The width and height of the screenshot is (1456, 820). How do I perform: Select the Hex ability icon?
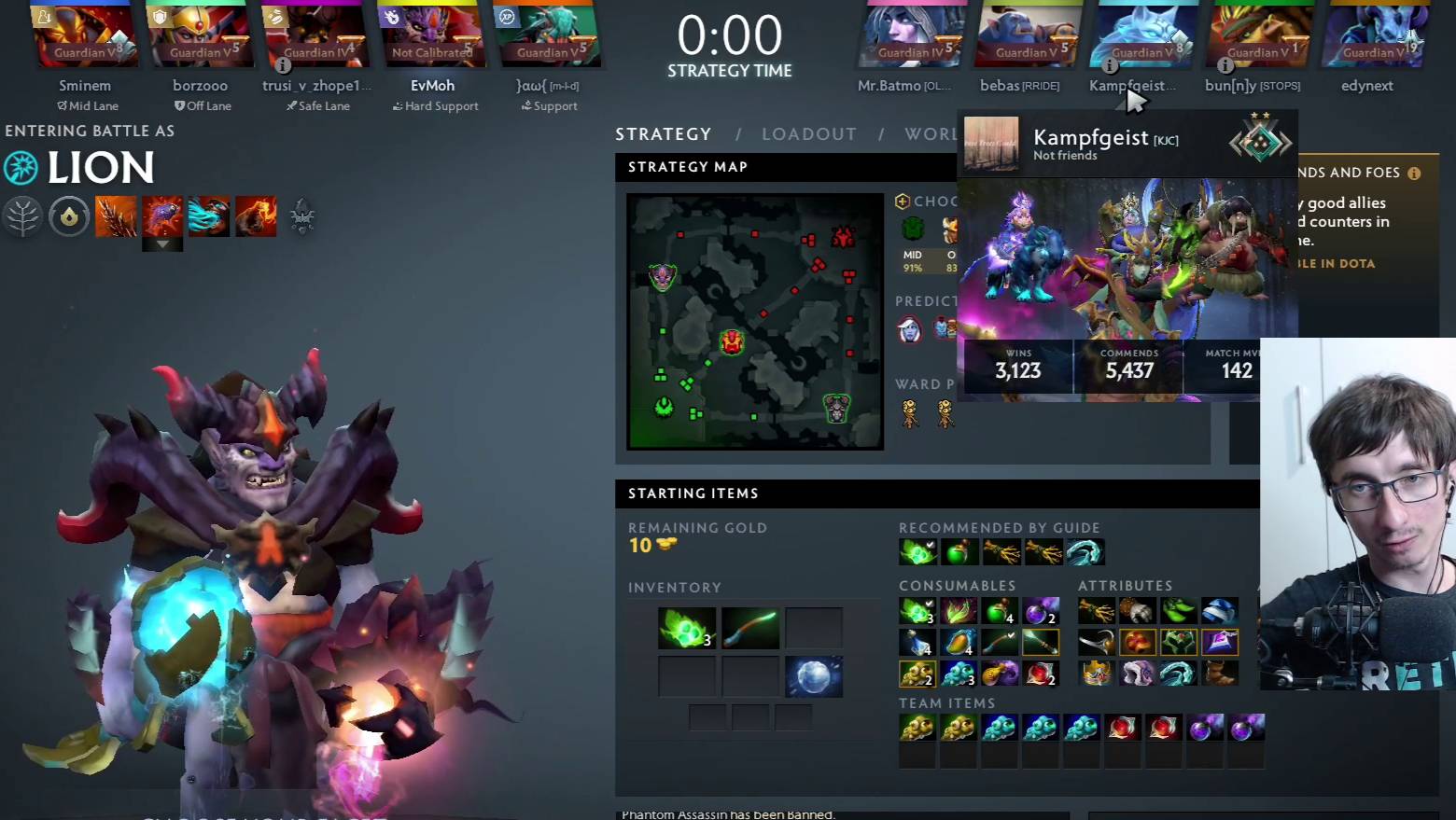pos(162,215)
